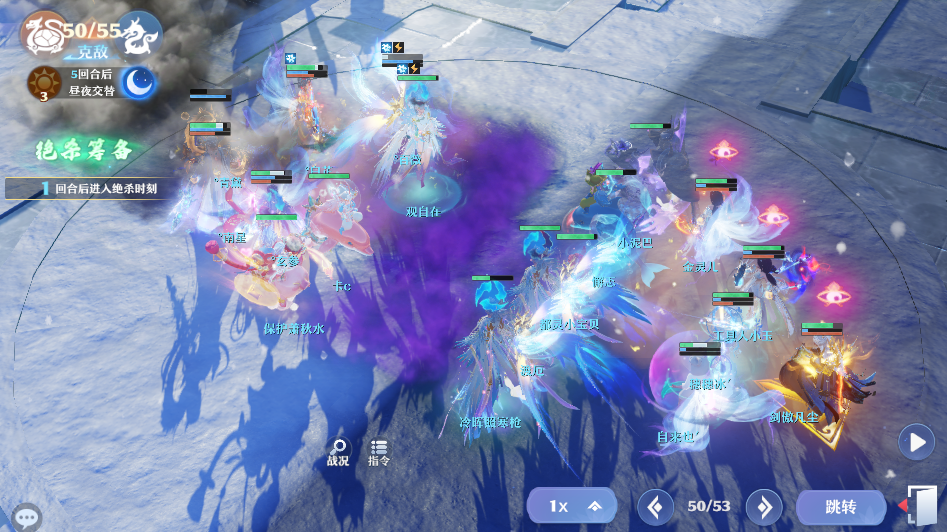This screenshot has width=947, height=532.
Task: Select the tortoise faction emblem
Action: click(42, 34)
